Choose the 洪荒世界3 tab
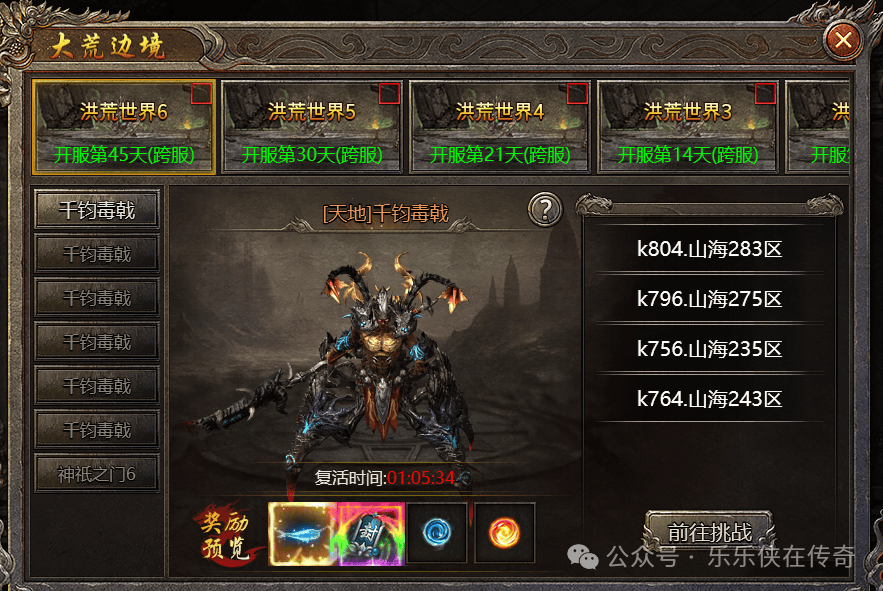The height and width of the screenshot is (591, 883). point(687,127)
